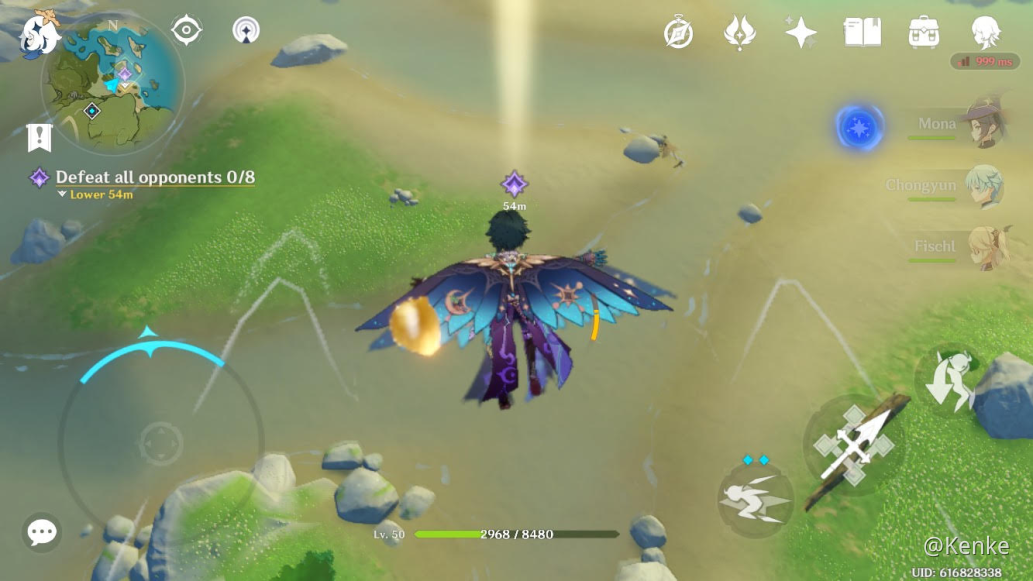This screenshot has height=581, width=1033.
Task: Open the minimap
Action: coord(112,85)
